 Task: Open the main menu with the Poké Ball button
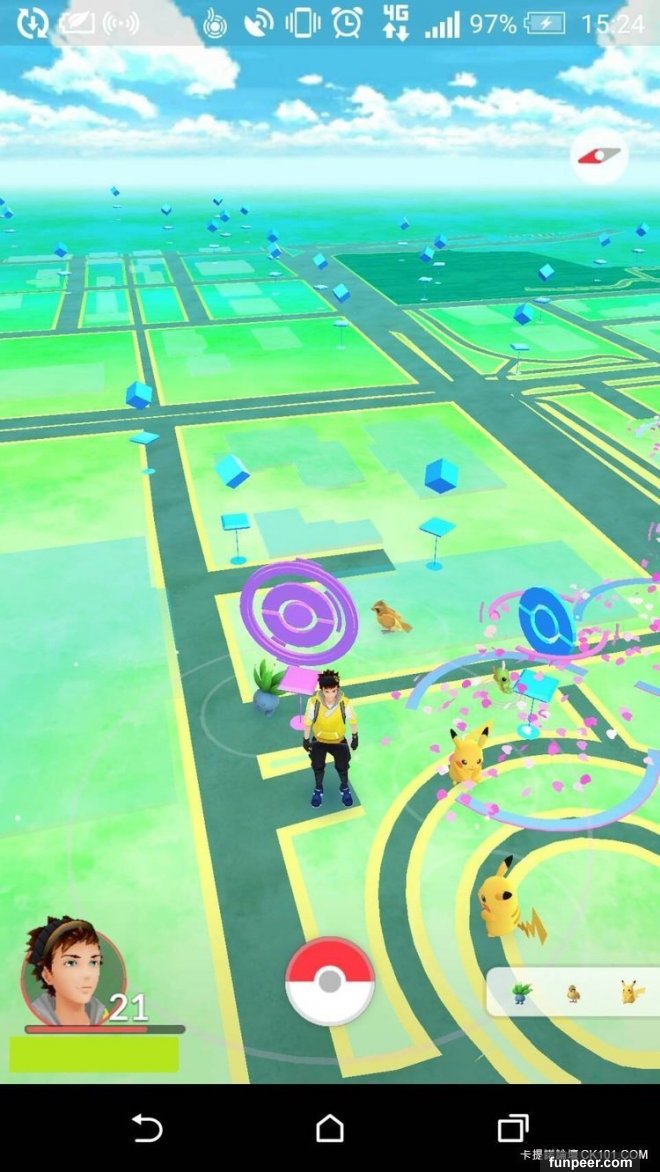(330, 981)
